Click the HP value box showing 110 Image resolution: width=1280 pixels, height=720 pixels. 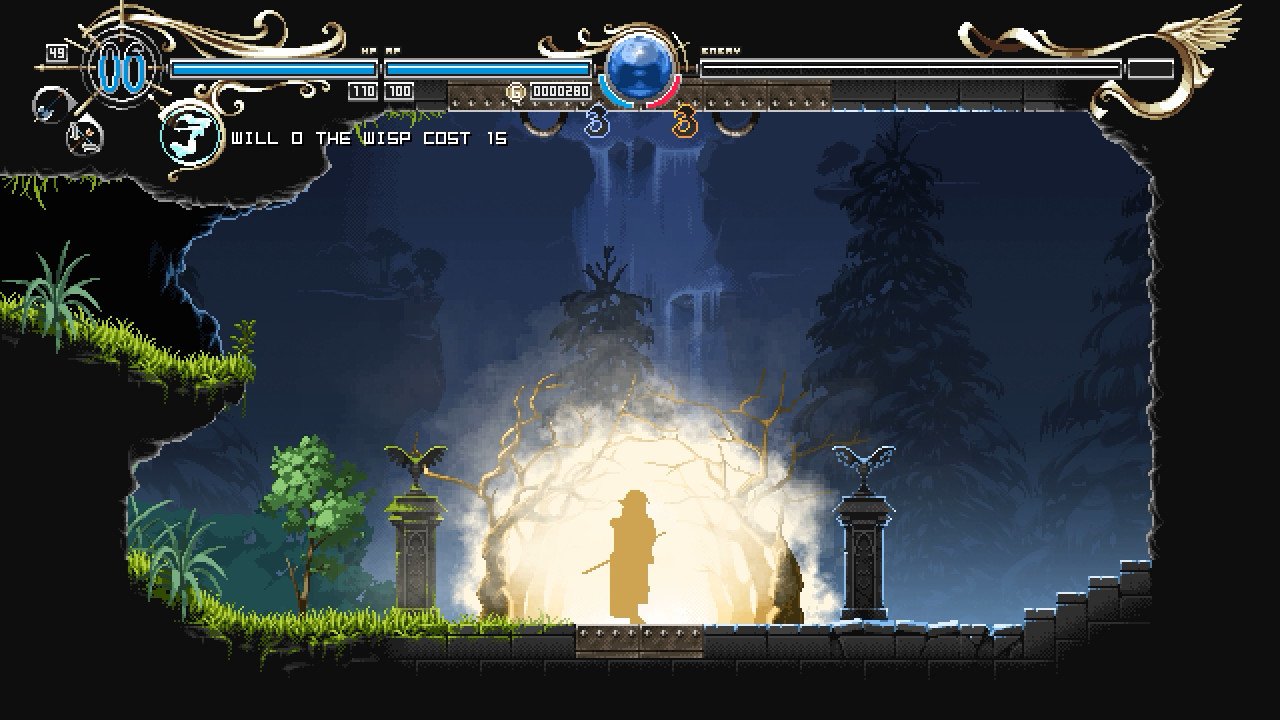[x=364, y=92]
